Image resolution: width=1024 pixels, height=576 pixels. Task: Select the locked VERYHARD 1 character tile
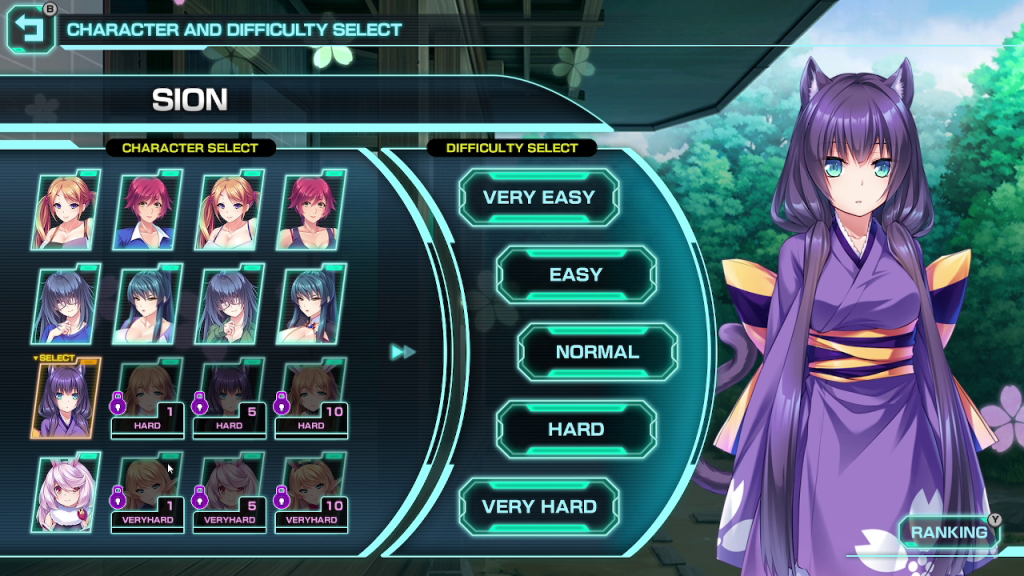(150, 493)
